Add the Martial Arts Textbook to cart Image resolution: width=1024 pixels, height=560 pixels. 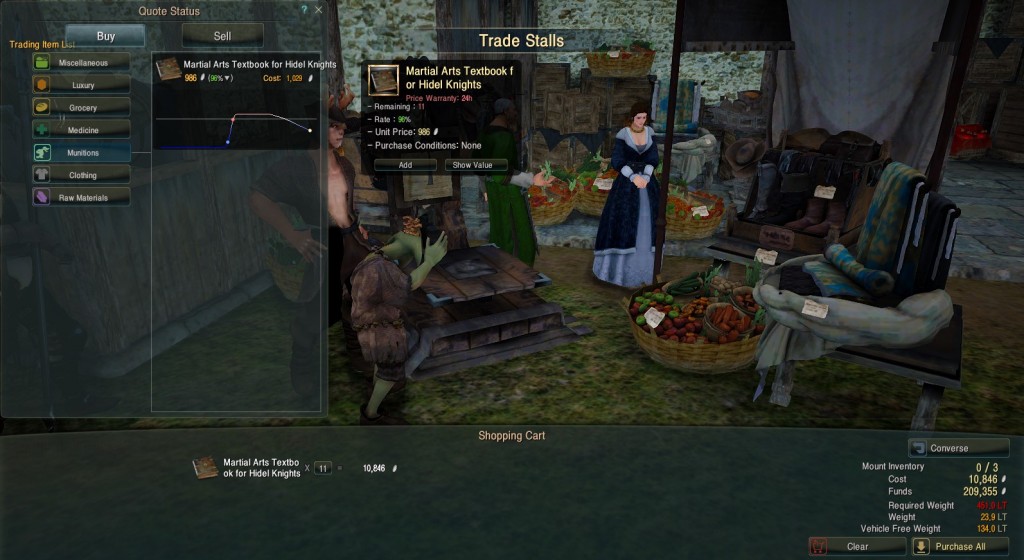pos(405,165)
